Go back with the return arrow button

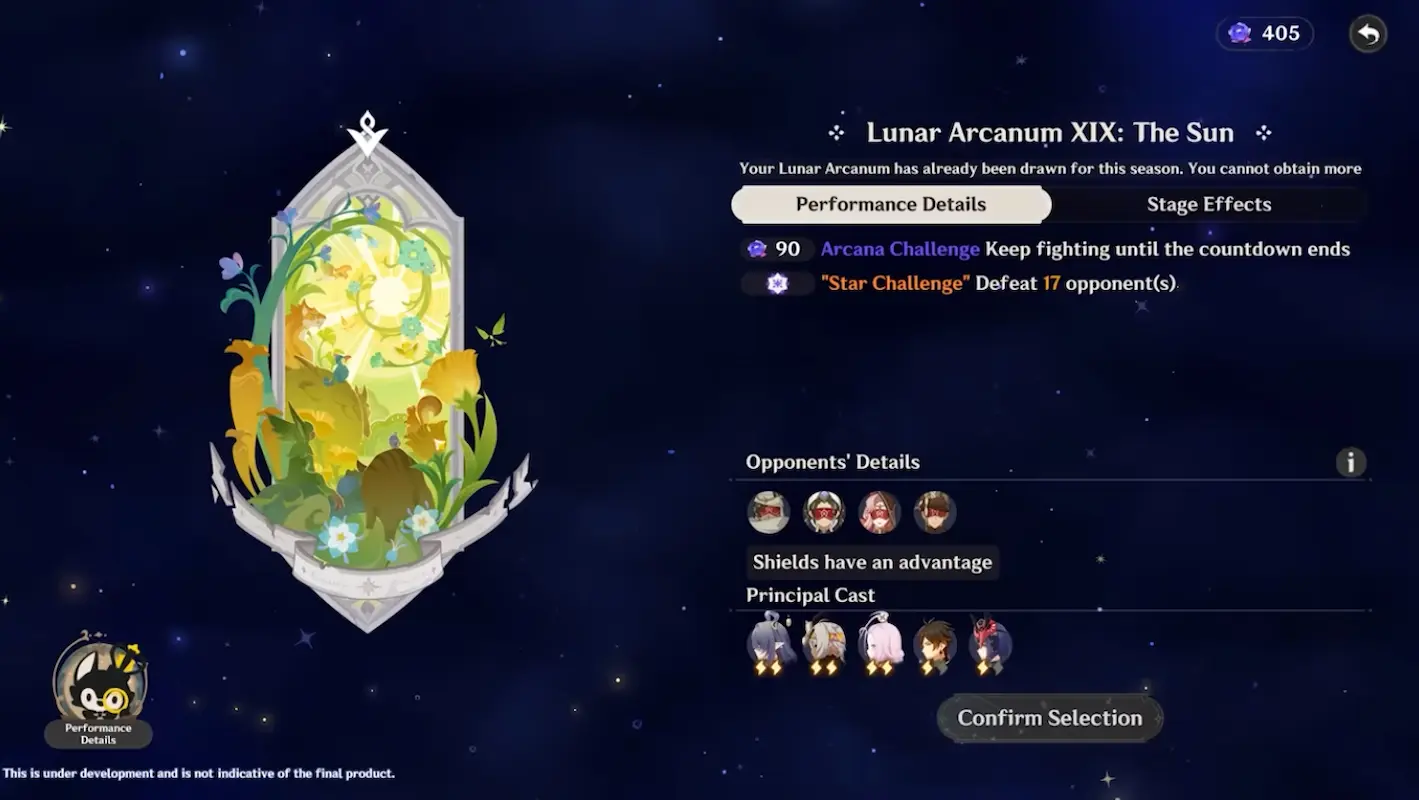click(x=1368, y=34)
